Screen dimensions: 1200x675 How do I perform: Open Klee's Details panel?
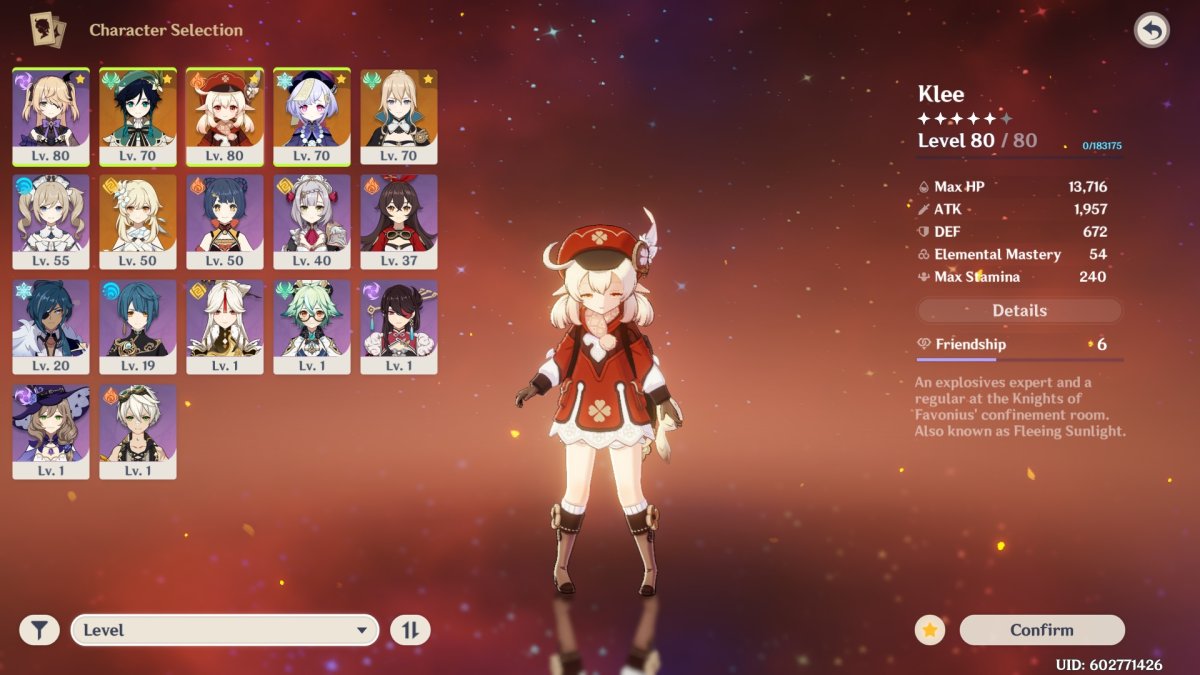1019,311
